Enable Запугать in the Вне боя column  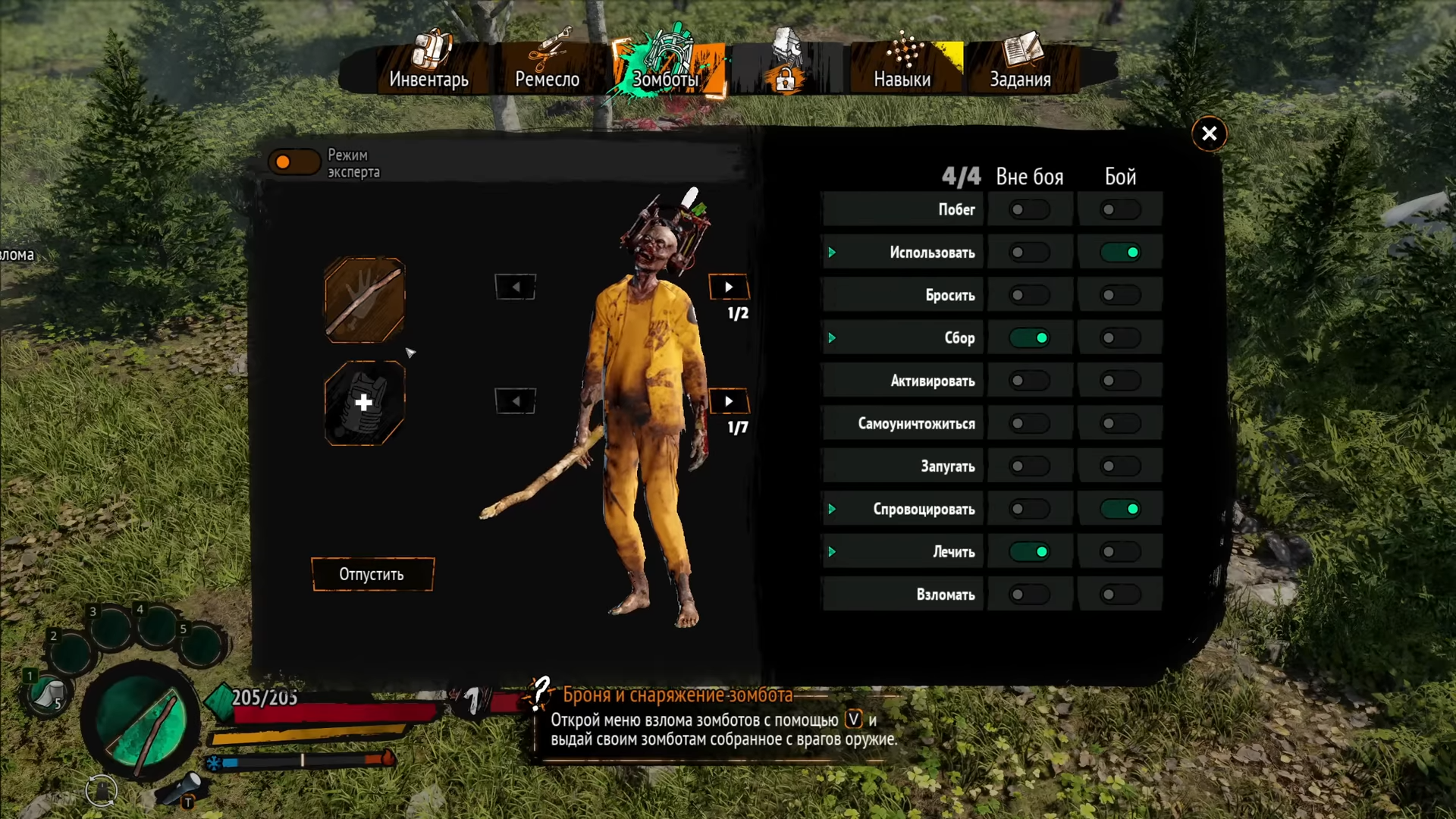(x=1029, y=466)
